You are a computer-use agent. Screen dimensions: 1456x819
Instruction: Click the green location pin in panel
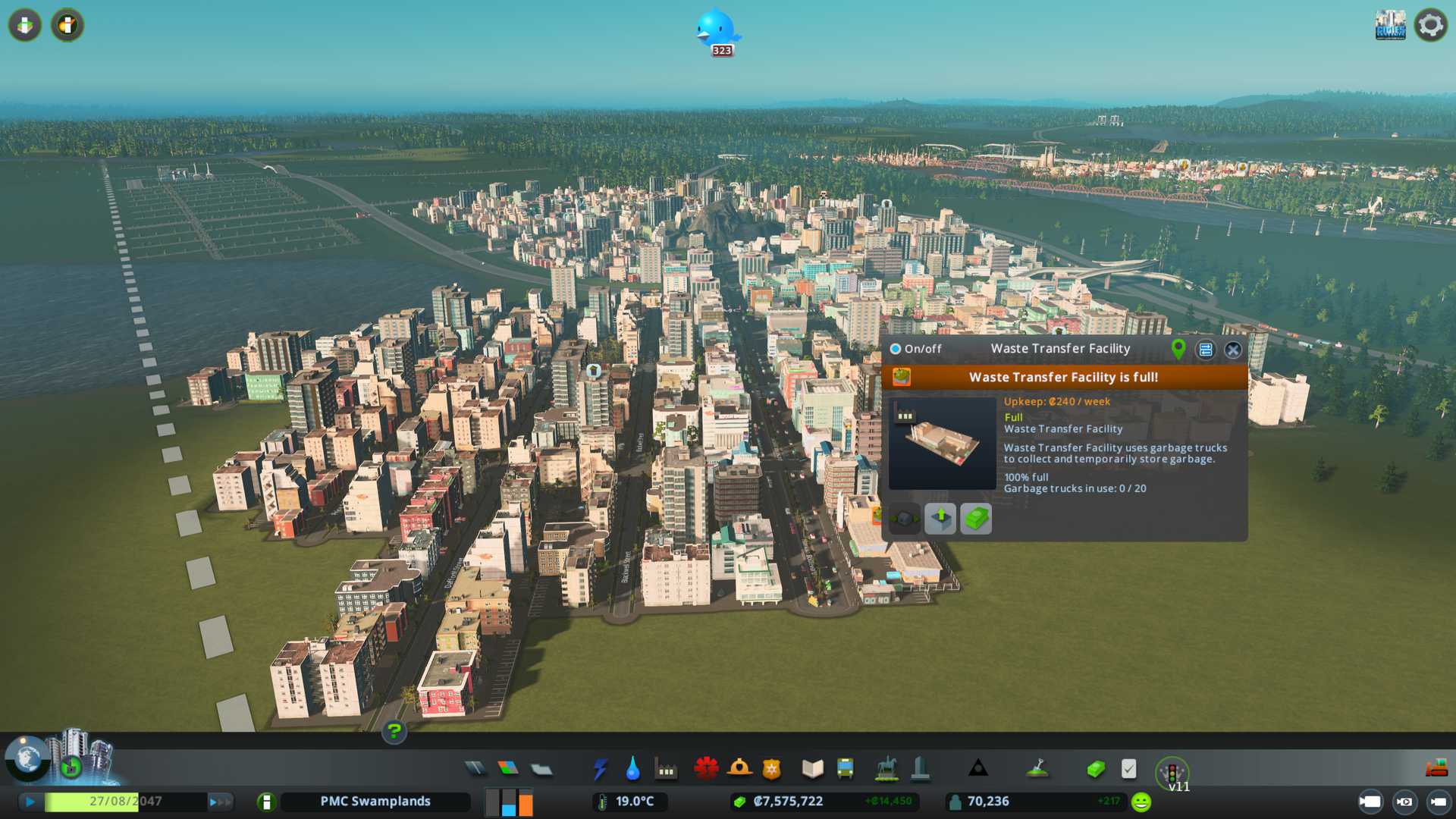(x=1178, y=349)
